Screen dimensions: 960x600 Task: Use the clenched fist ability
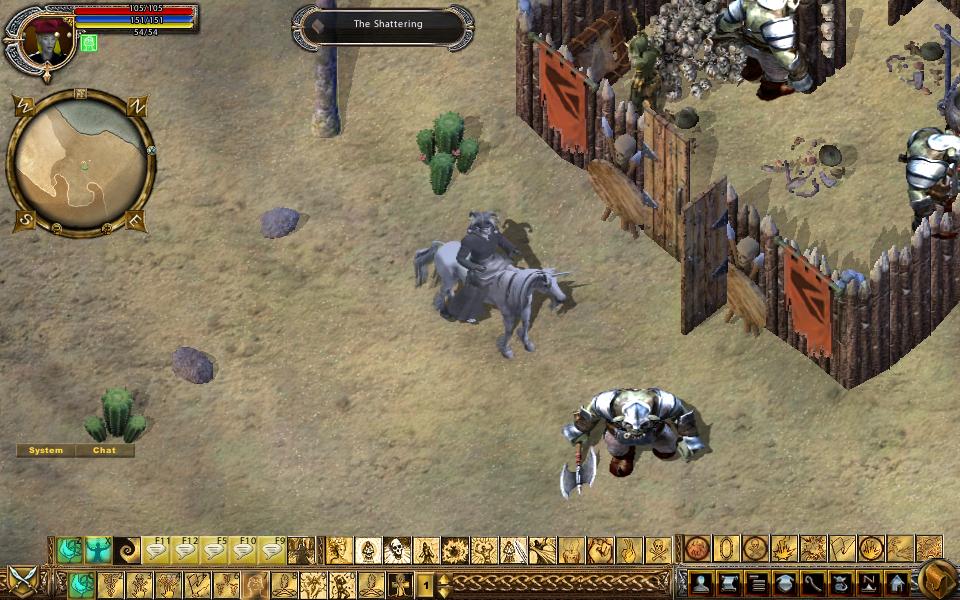(x=600, y=550)
